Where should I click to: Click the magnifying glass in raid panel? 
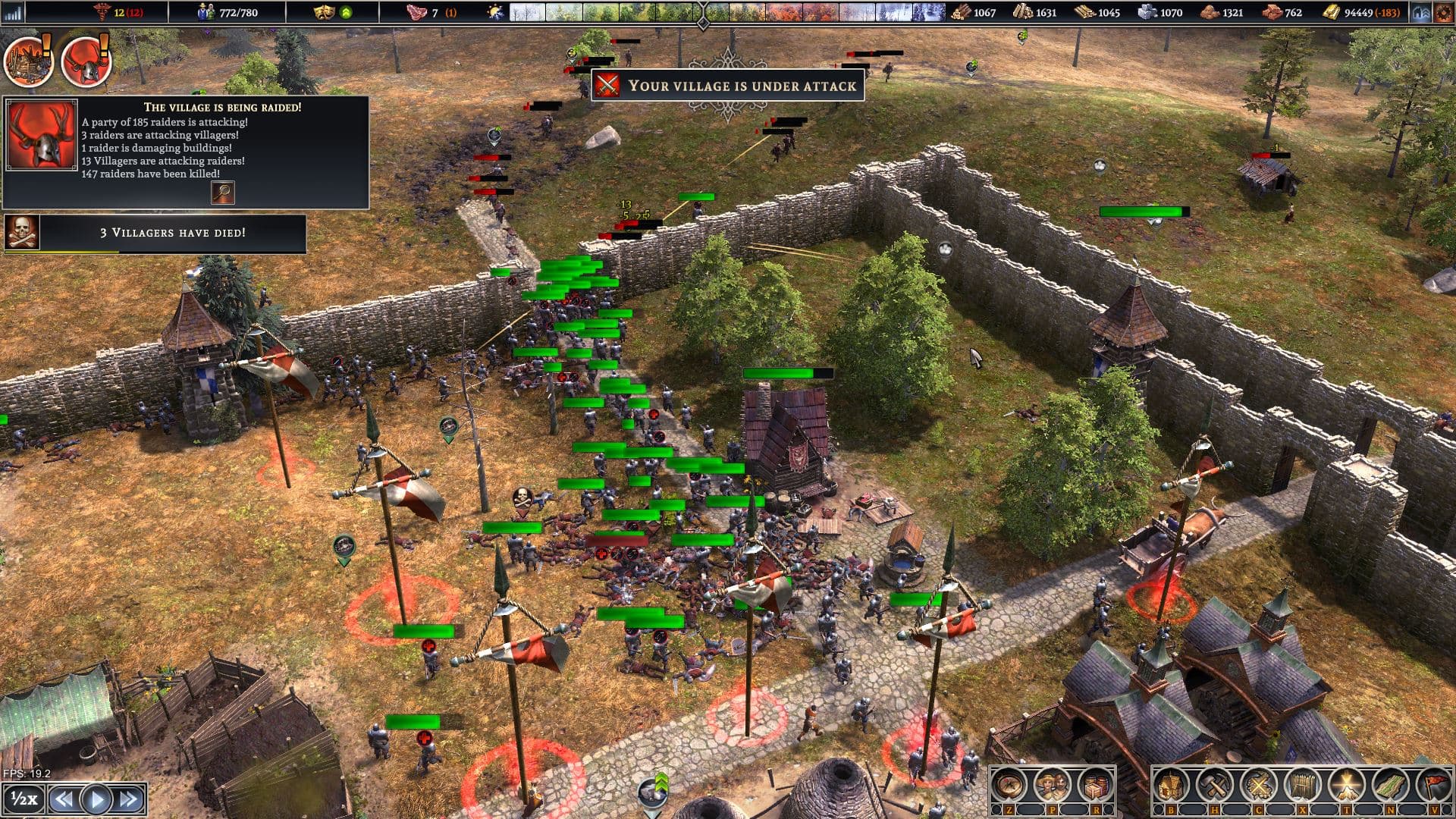click(222, 192)
